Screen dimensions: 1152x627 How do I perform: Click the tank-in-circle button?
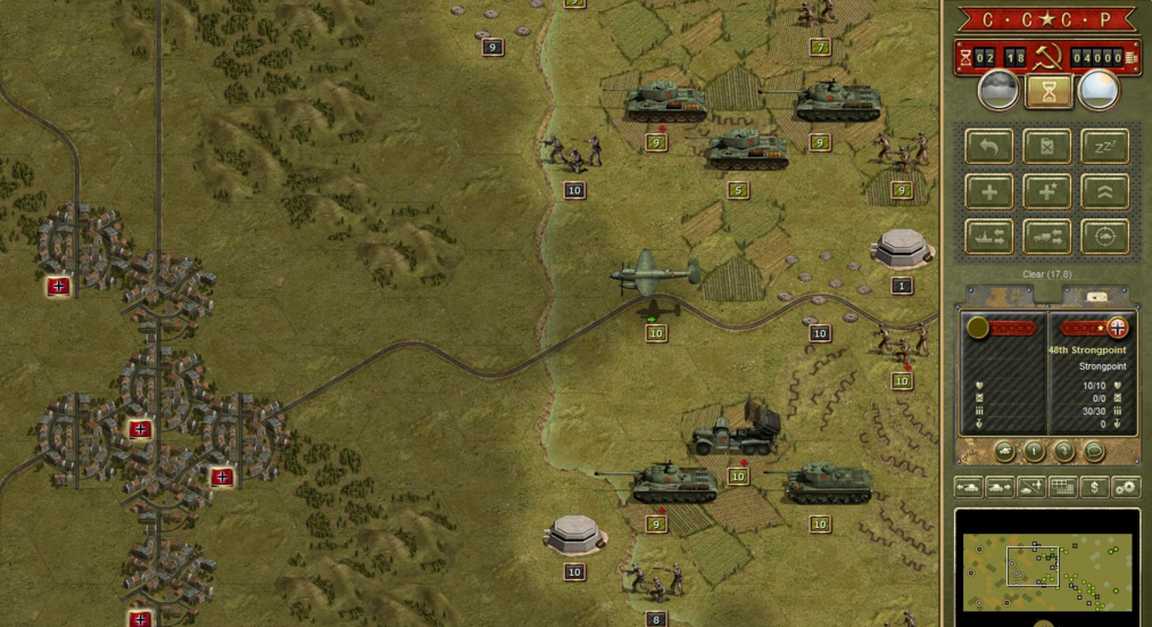[1105, 237]
